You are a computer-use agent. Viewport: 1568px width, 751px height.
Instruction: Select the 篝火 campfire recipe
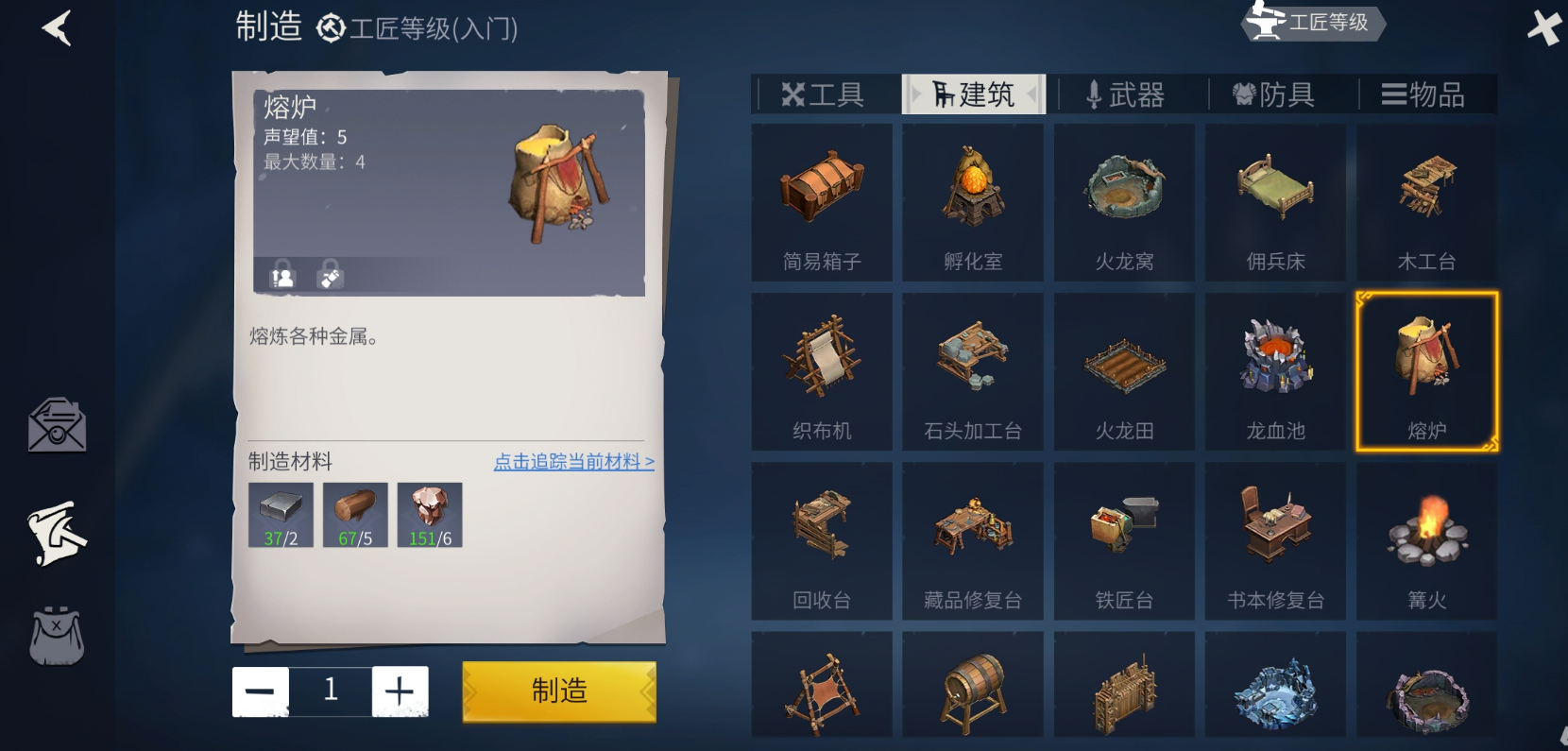(x=1426, y=540)
